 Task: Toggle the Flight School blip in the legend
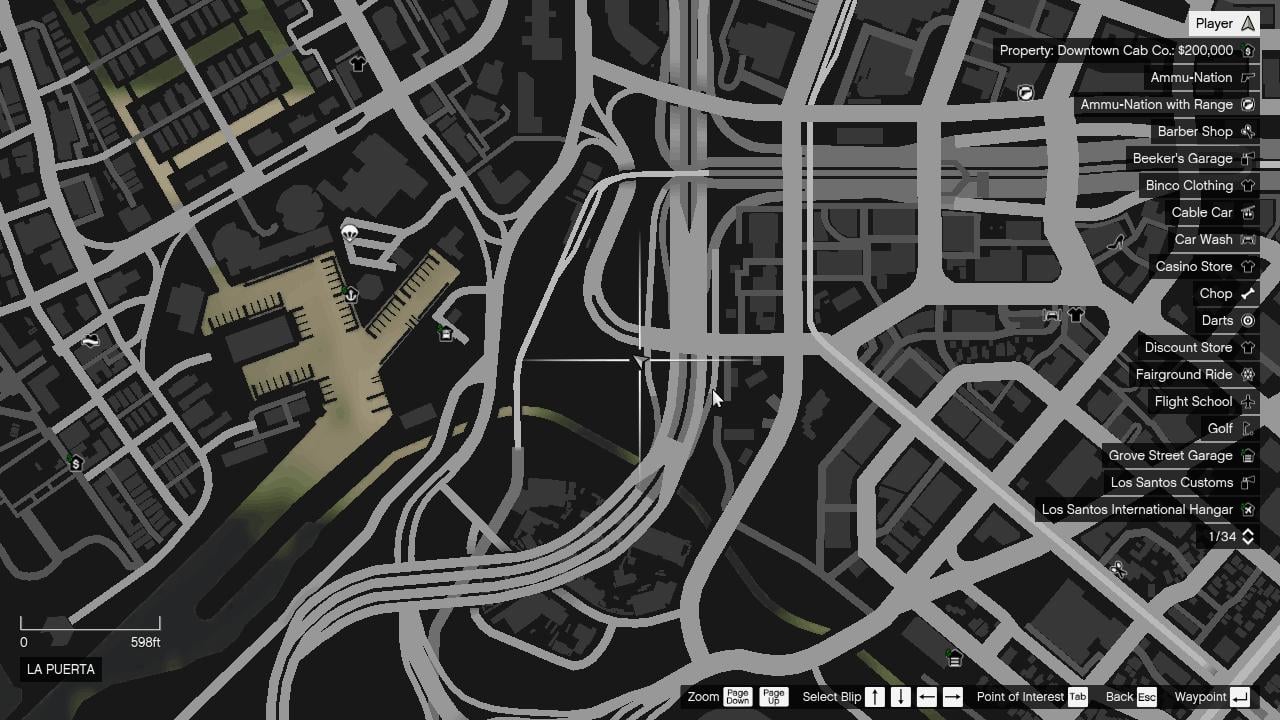1192,401
